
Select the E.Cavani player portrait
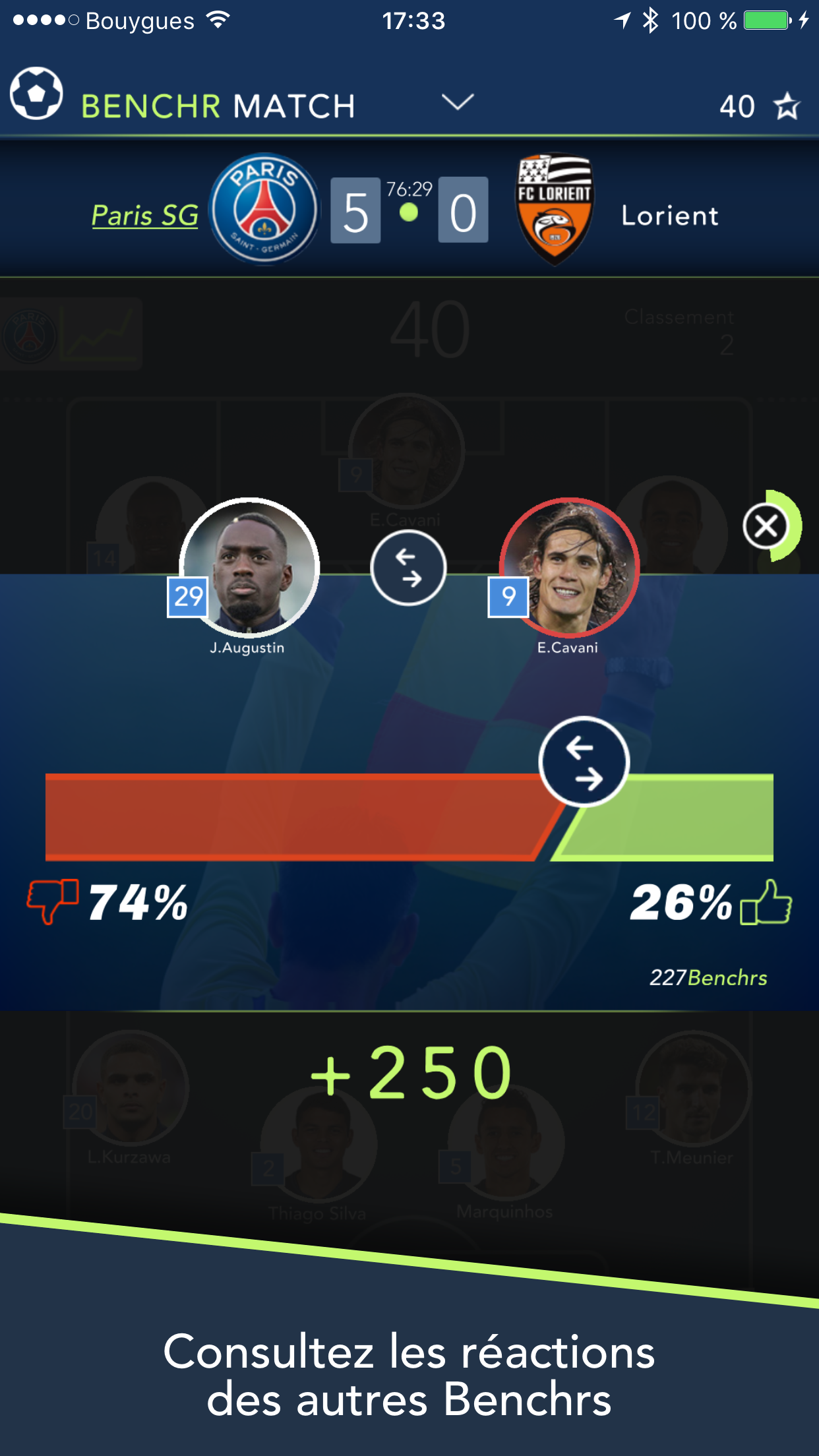(570, 567)
